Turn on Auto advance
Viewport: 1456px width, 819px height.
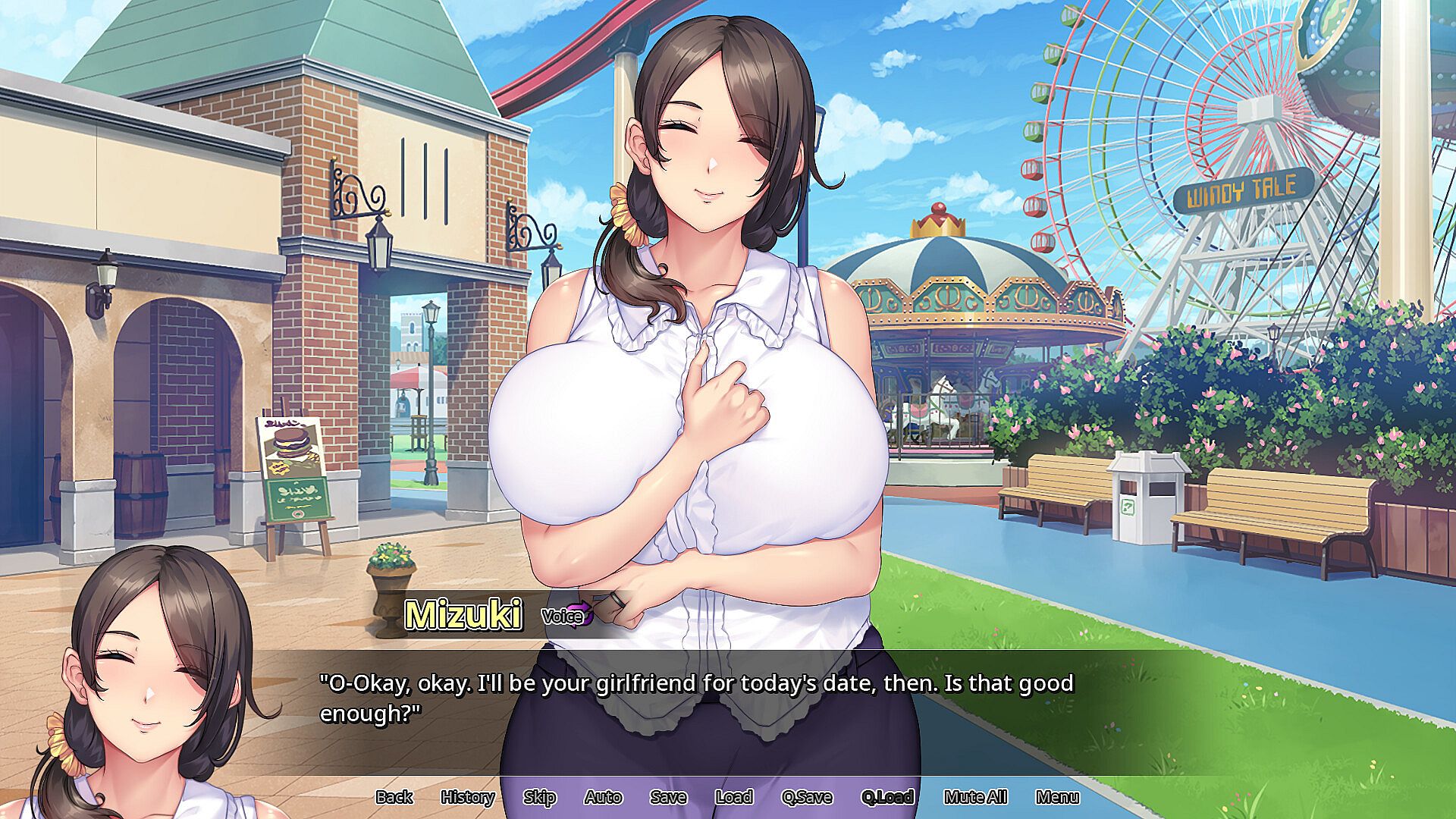[603, 797]
